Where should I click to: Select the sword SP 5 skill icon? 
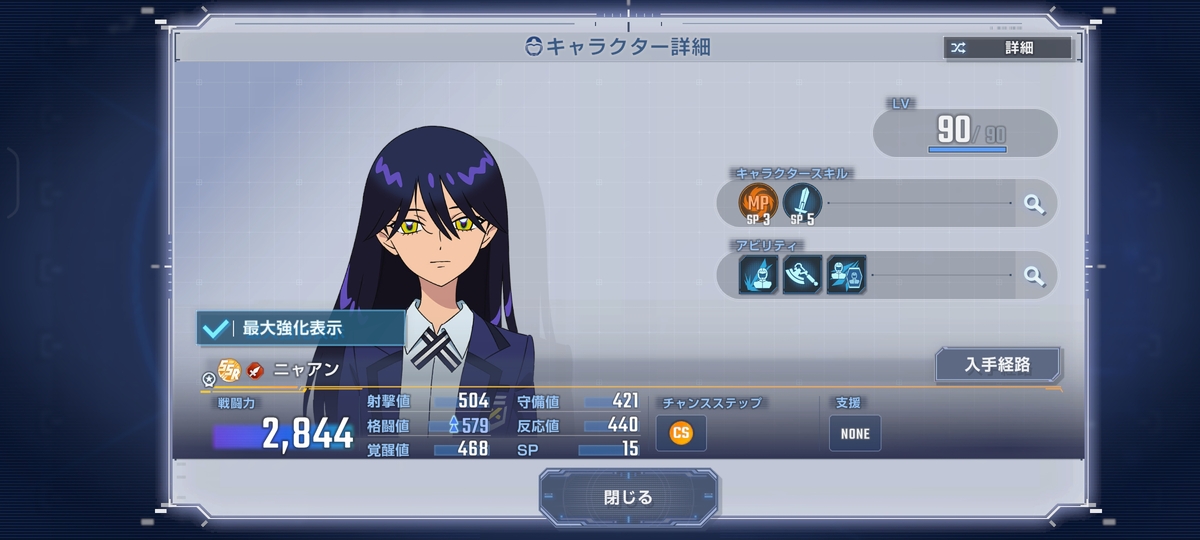pyautogui.click(x=802, y=203)
